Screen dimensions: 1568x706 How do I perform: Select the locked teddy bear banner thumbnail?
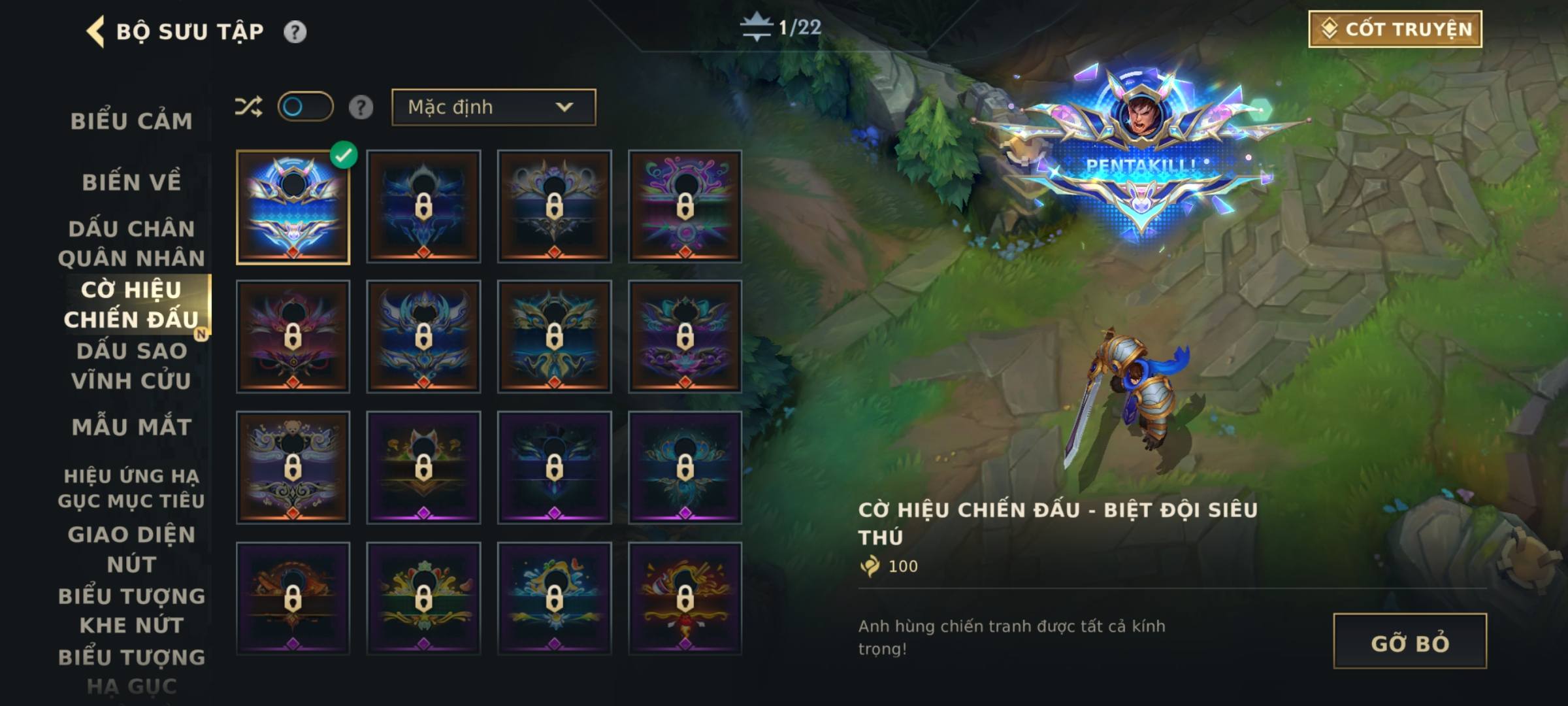(x=293, y=467)
